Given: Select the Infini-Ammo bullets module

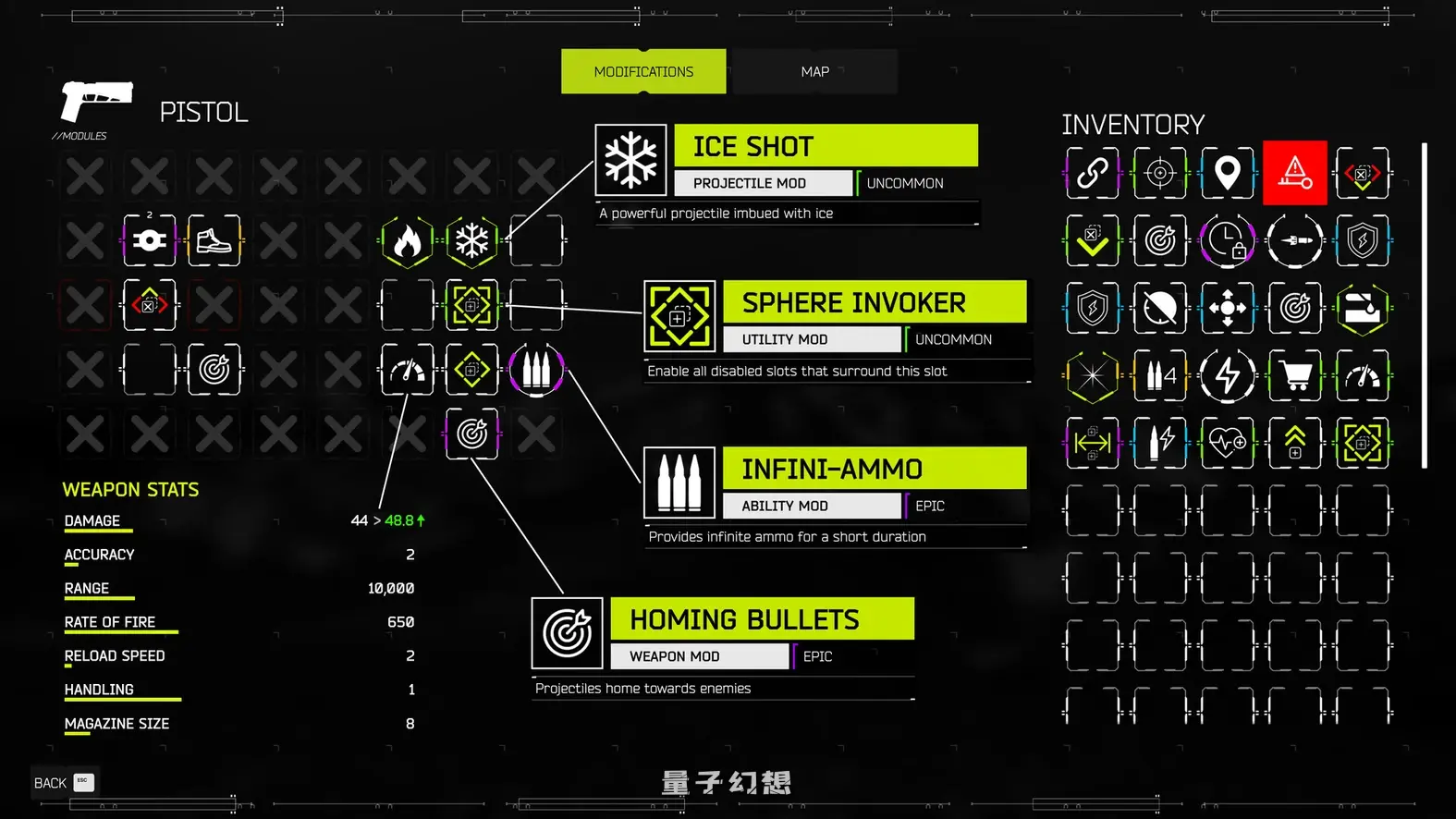Looking at the screenshot, I should click(x=537, y=369).
